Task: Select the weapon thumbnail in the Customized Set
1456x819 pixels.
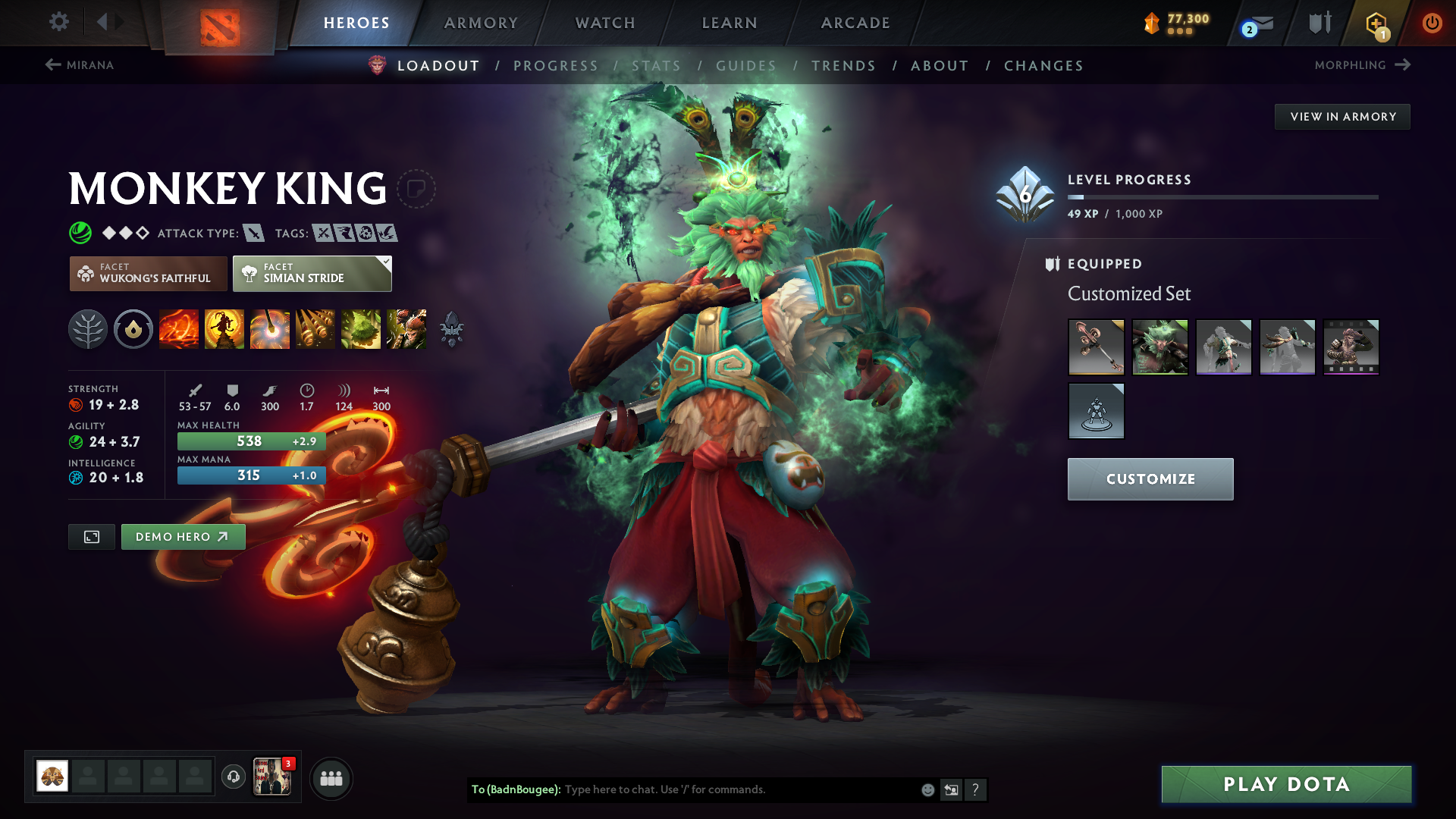Action: [1096, 347]
